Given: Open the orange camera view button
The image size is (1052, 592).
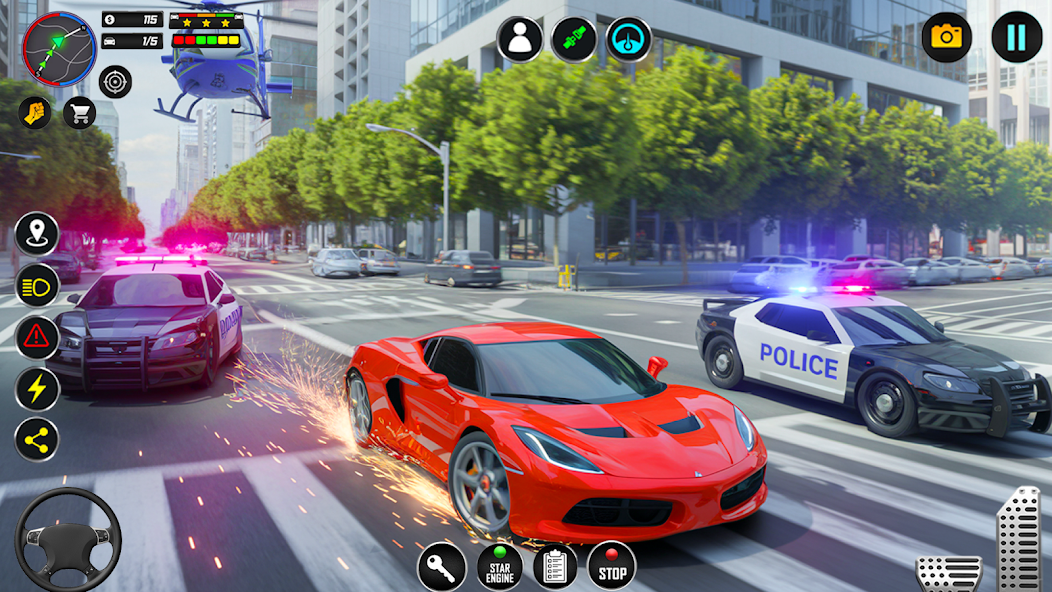Looking at the screenshot, I should coord(946,37).
